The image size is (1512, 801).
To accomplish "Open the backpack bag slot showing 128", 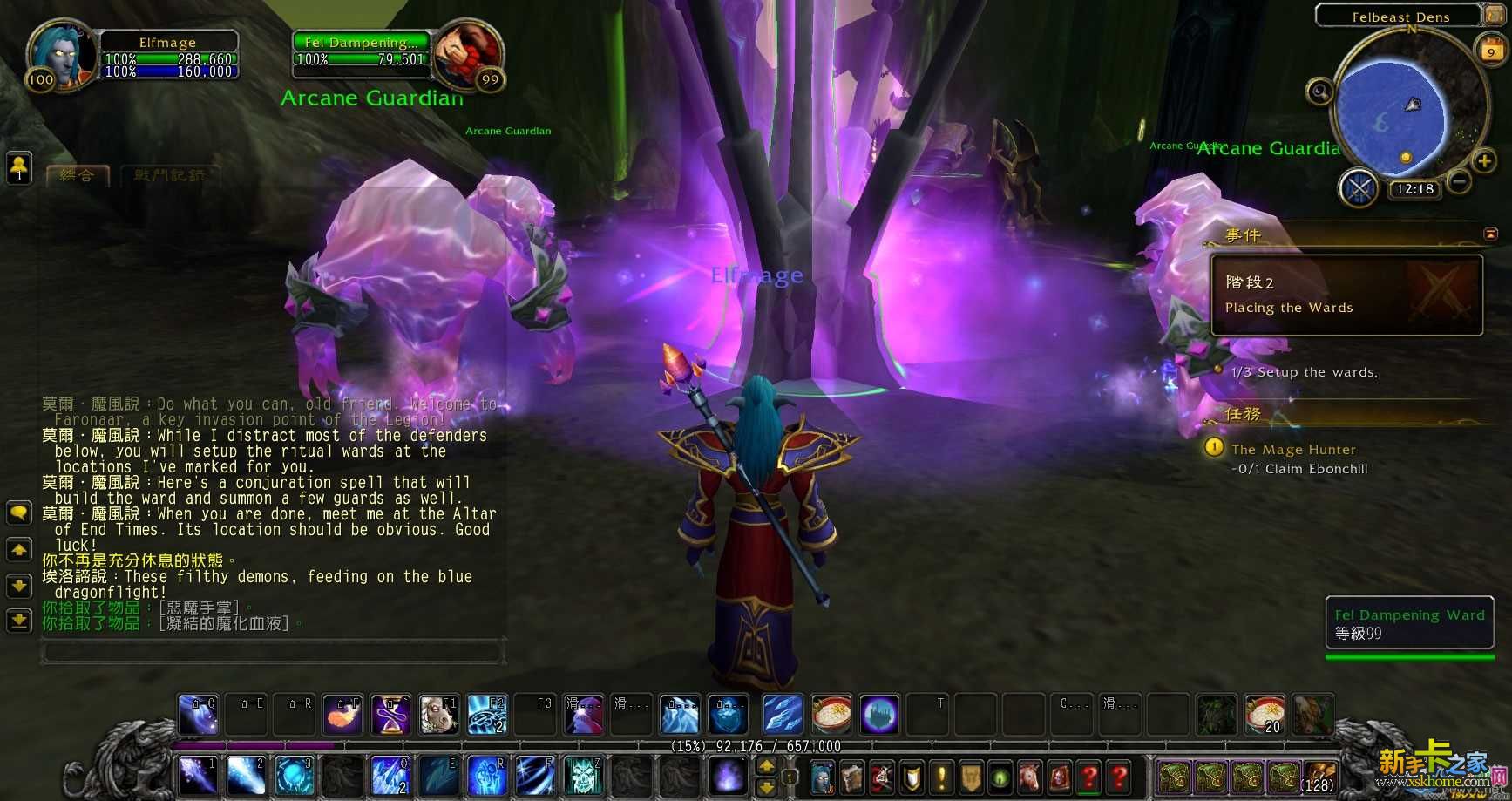I will click(1319, 776).
